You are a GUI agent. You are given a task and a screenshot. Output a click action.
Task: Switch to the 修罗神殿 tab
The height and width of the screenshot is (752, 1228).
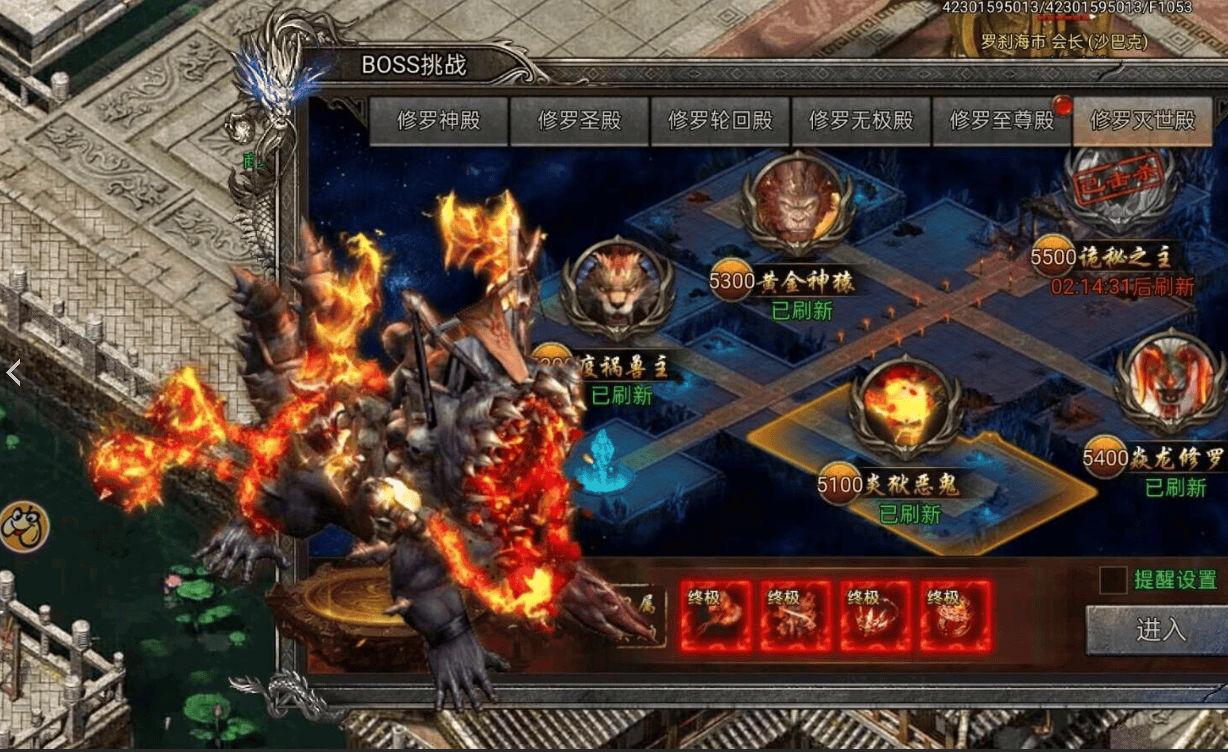pyautogui.click(x=439, y=121)
